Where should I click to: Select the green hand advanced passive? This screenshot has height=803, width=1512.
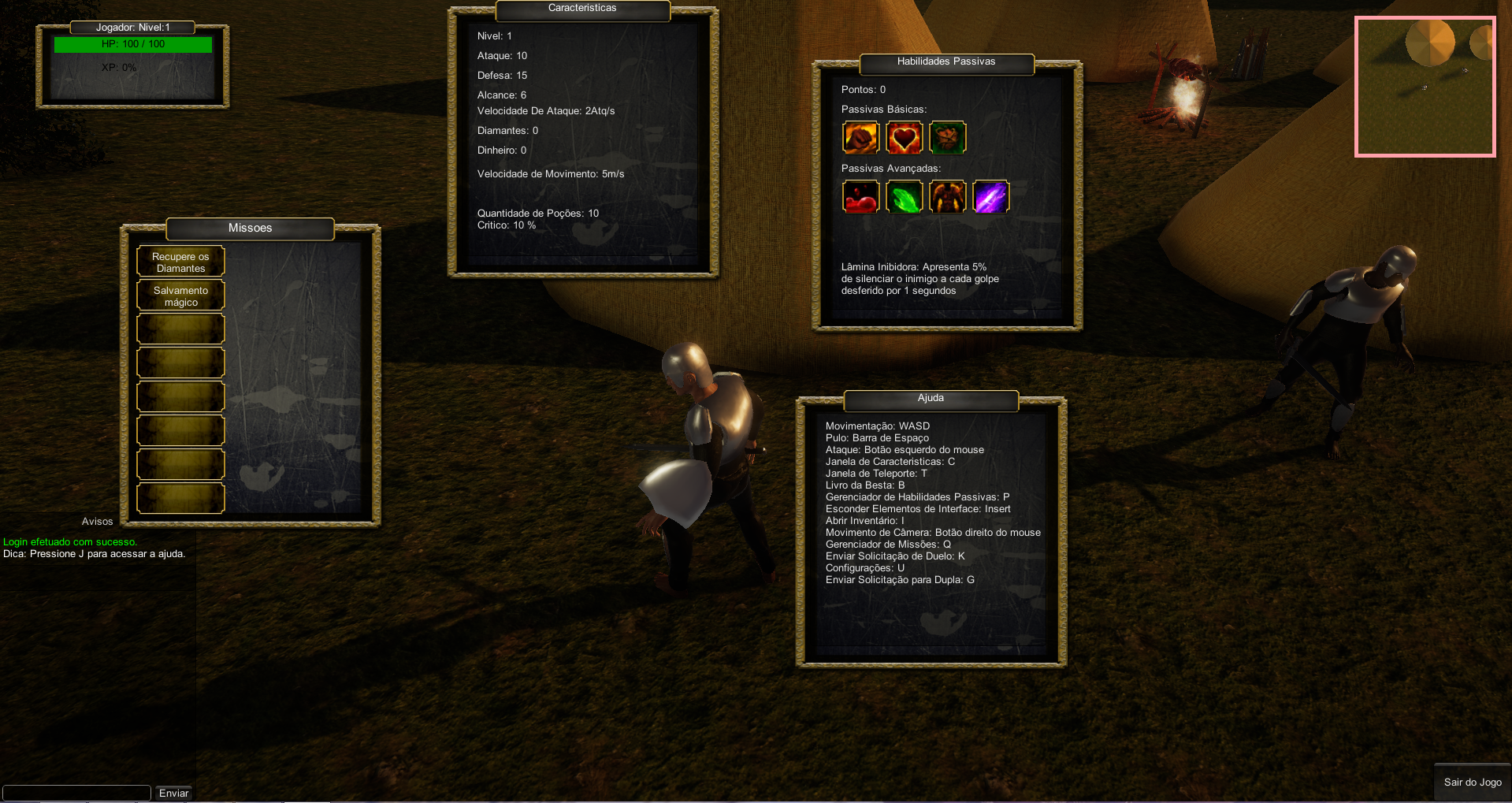(x=904, y=196)
